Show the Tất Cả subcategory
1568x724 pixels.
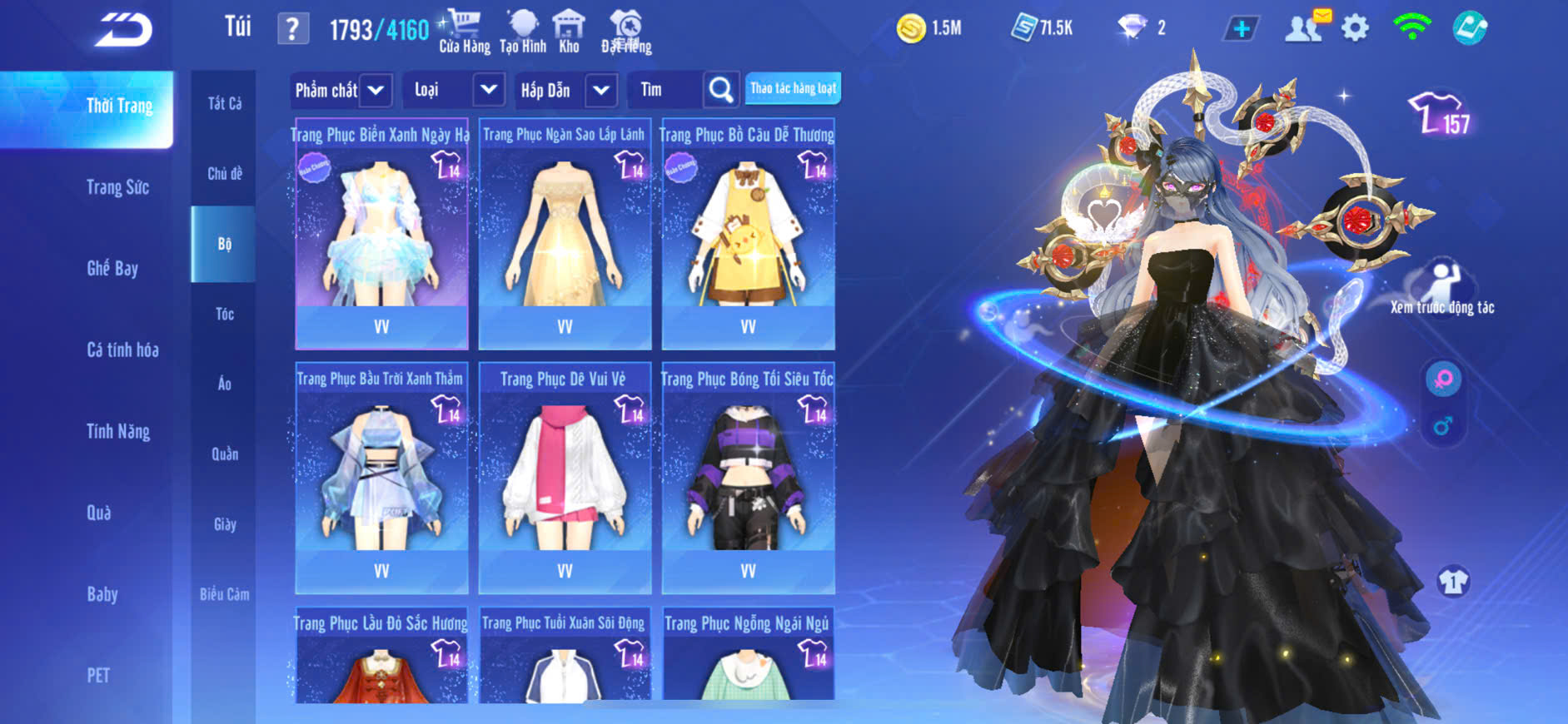coord(224,103)
